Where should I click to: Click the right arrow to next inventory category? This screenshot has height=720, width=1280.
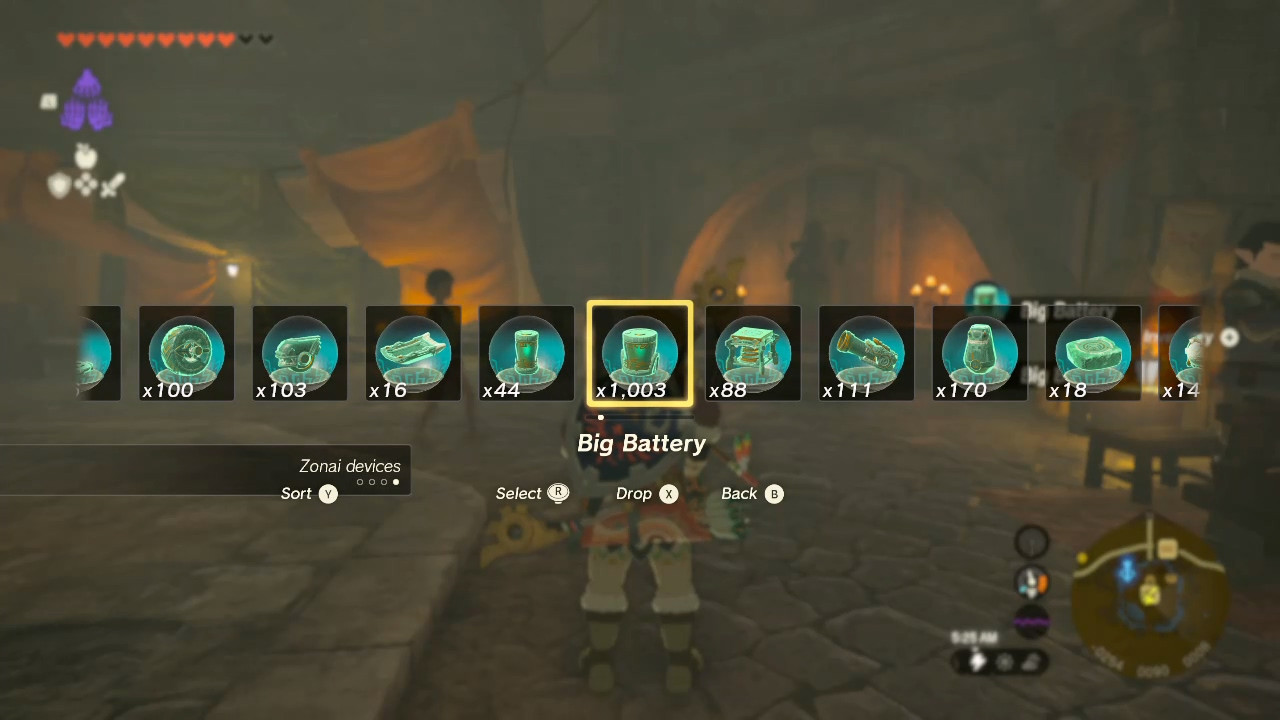click(x=1229, y=338)
